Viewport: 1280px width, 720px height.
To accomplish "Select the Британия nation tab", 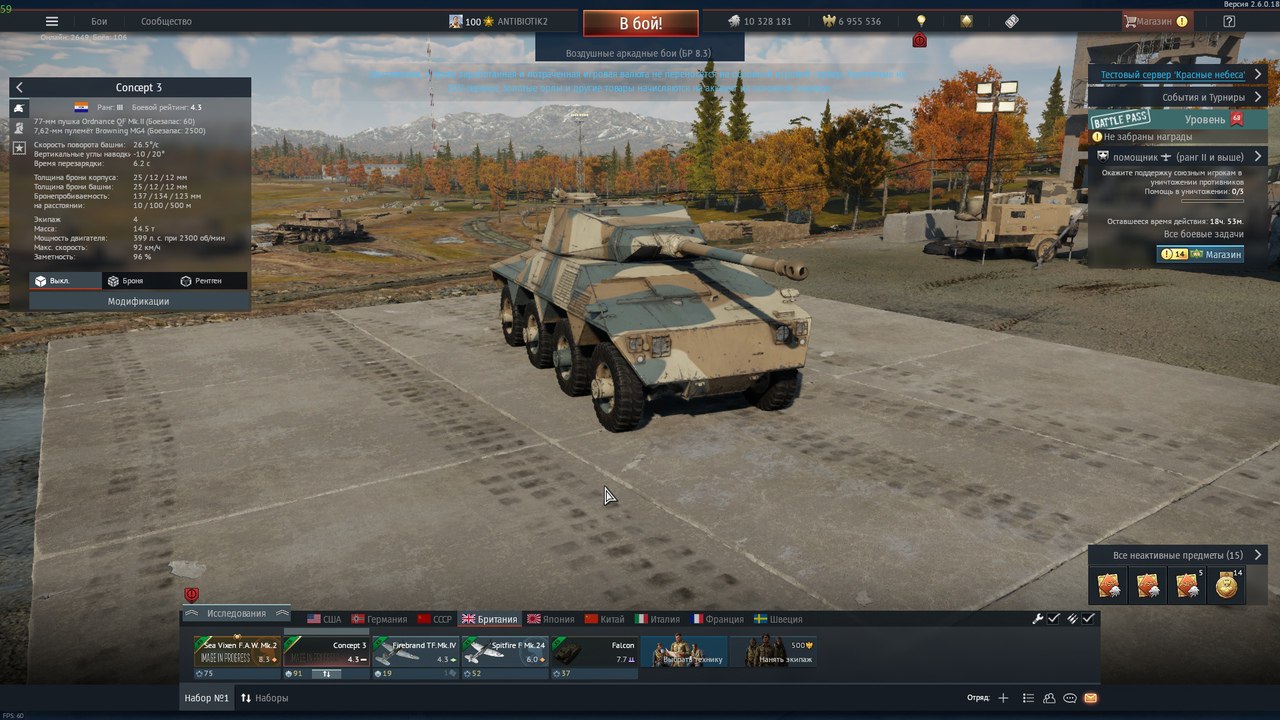I will (x=489, y=619).
